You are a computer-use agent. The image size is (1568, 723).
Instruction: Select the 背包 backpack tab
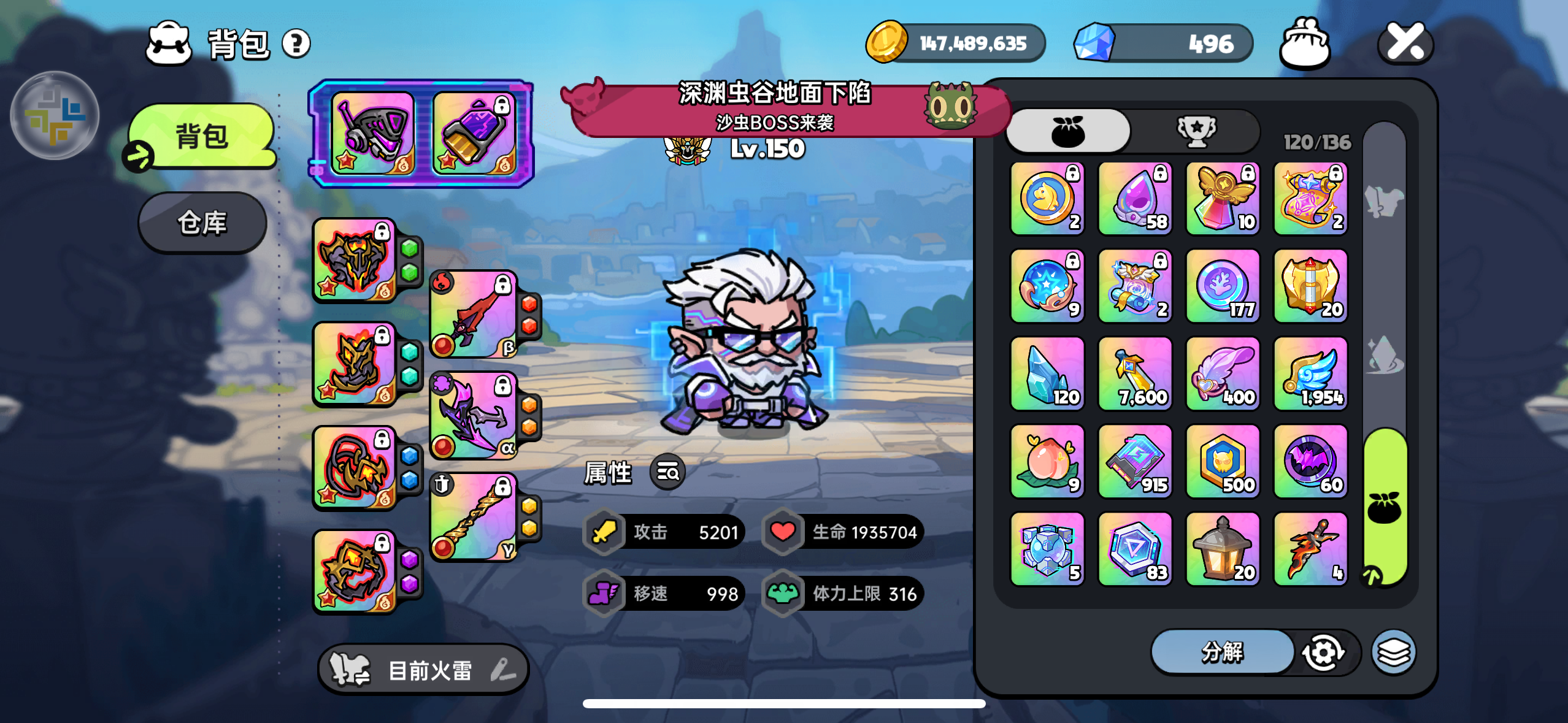202,136
